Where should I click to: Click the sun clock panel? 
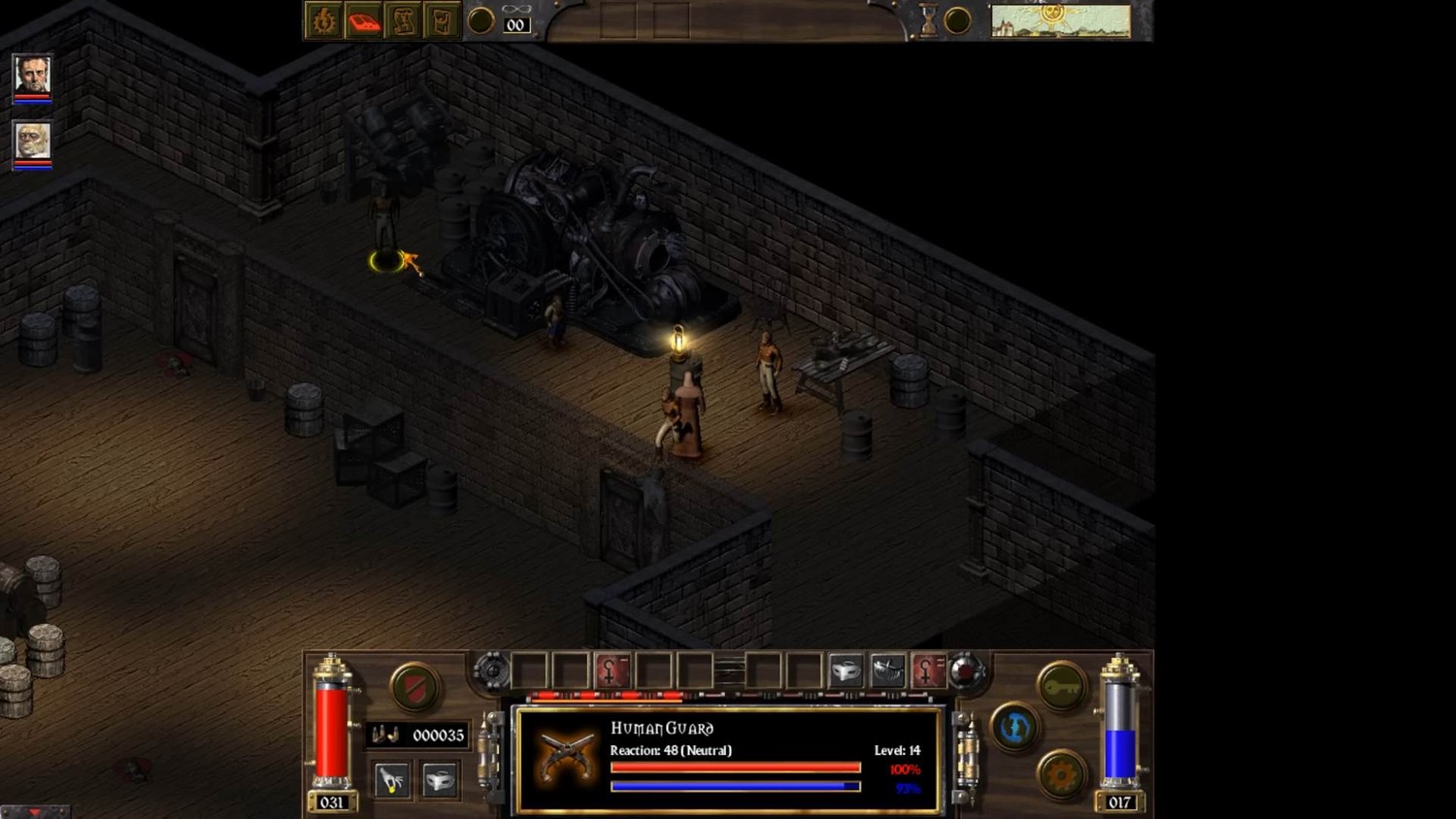(1060, 20)
